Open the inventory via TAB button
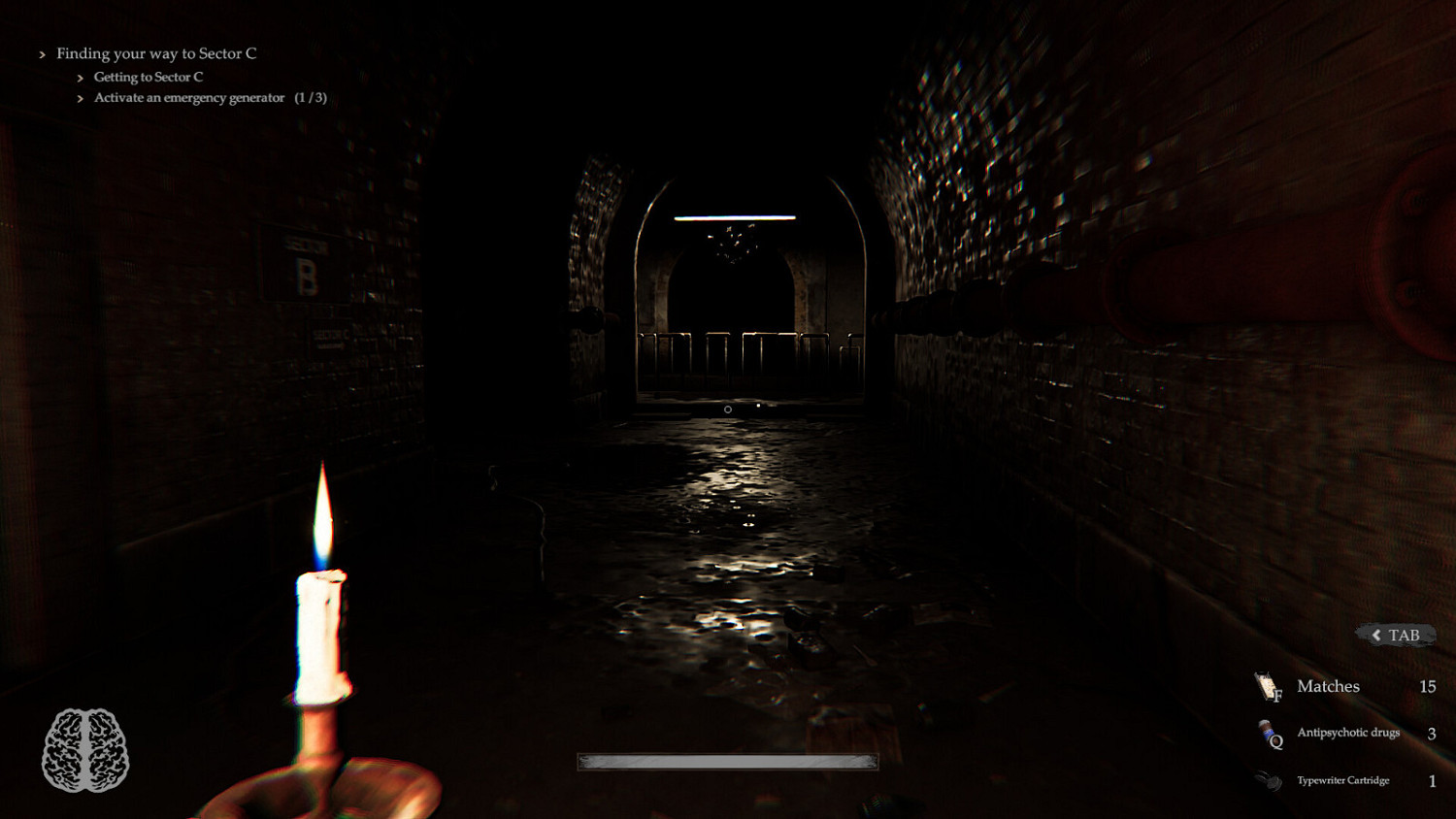 click(x=1395, y=634)
